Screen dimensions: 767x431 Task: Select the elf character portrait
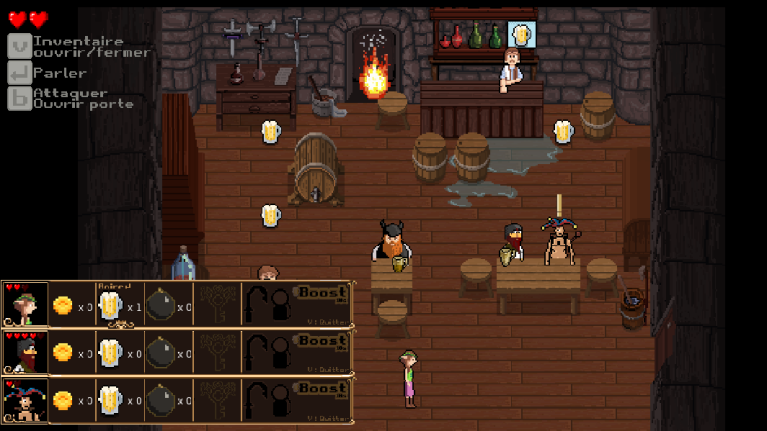pos(25,304)
